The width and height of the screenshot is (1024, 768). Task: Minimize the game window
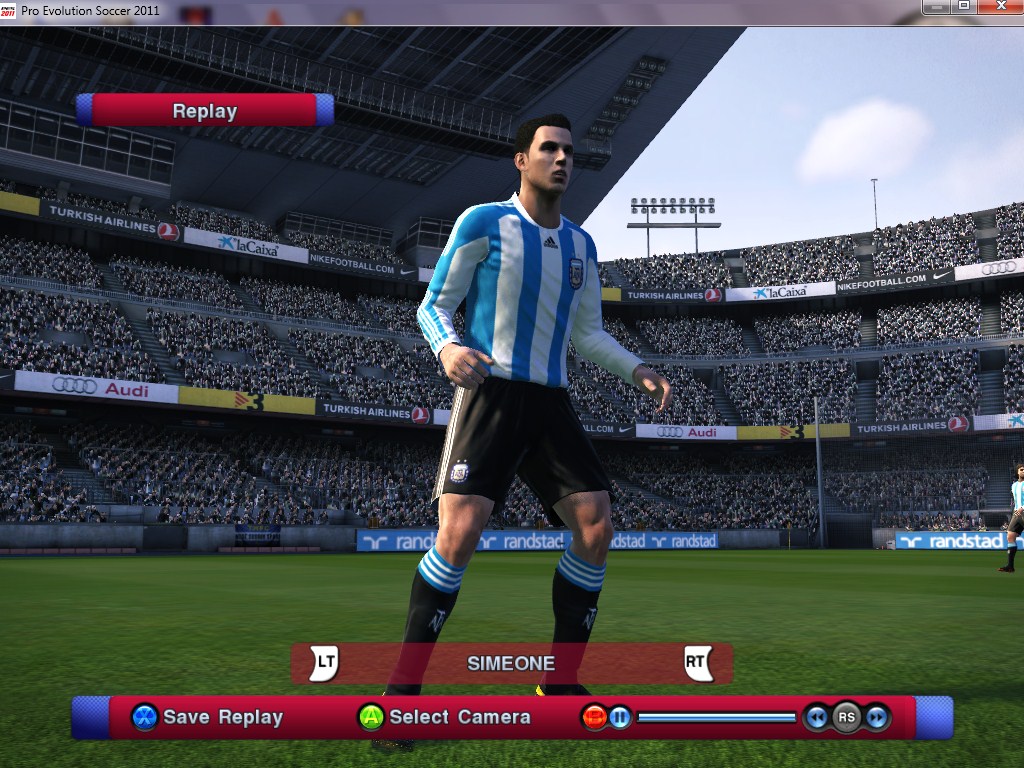coord(937,6)
